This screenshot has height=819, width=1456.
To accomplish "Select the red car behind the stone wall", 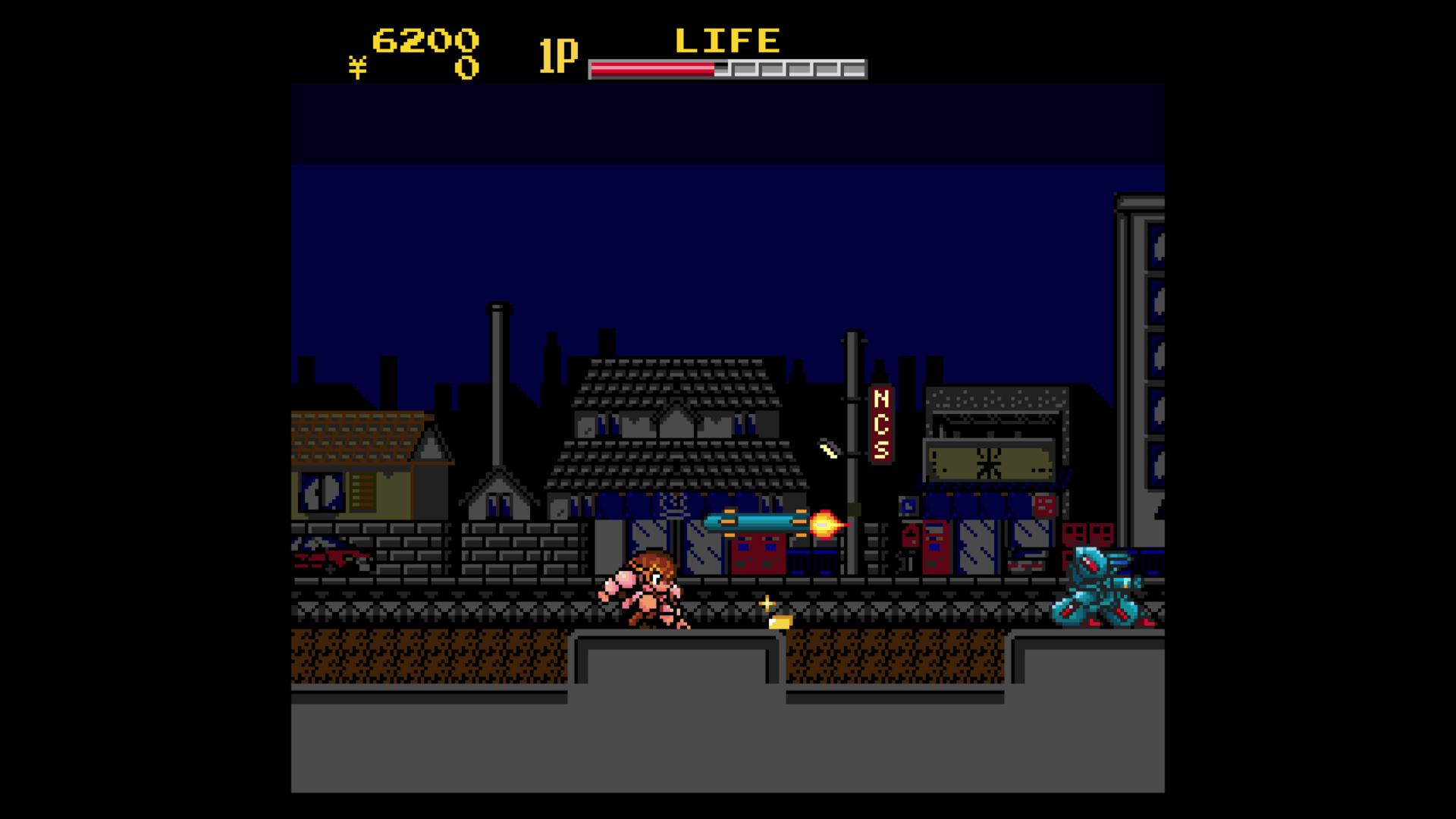I will point(330,557).
